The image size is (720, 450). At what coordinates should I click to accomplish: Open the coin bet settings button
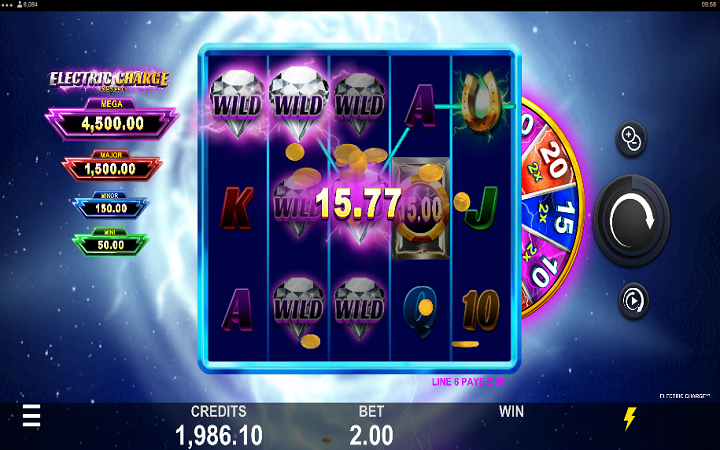[631, 139]
